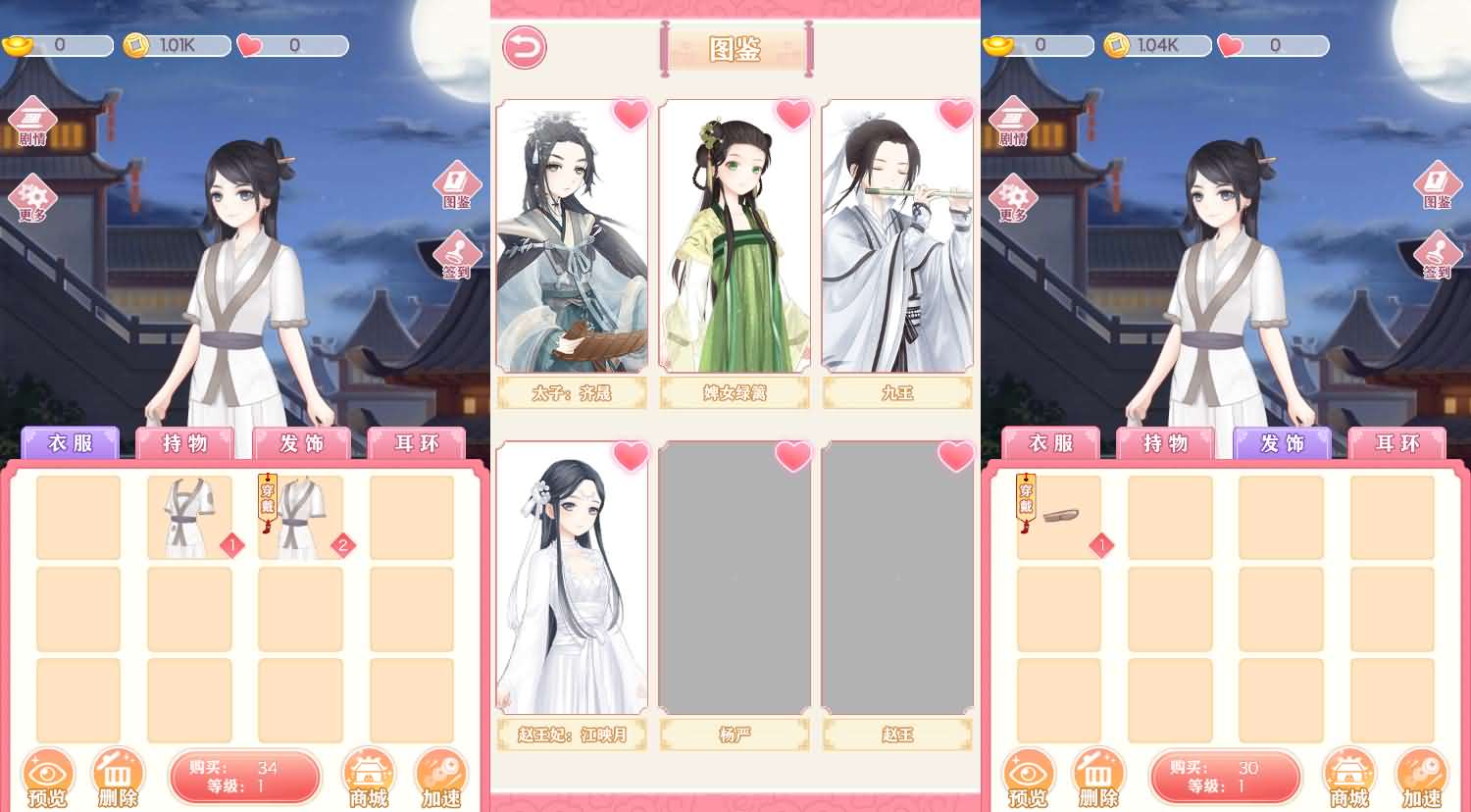
Task: Switch to the 耳环 tab
Action: [x=416, y=444]
